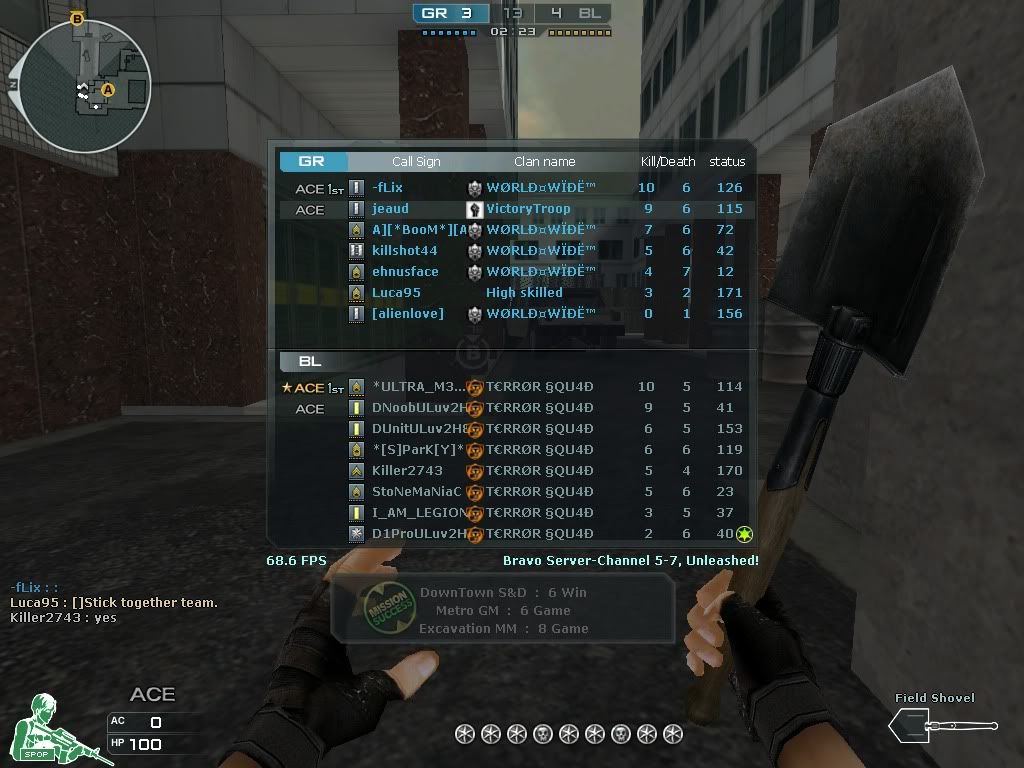This screenshot has width=1024, height=768.
Task: Choose killshot44 in the GR team list
Action: click(x=404, y=251)
